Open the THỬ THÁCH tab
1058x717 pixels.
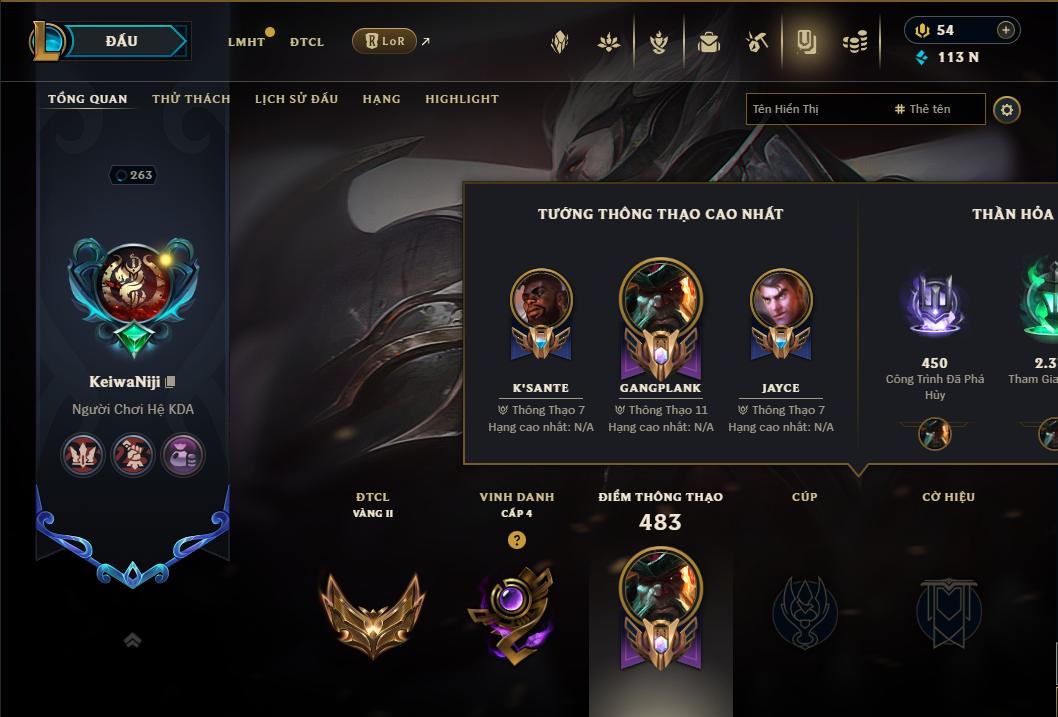(x=191, y=99)
